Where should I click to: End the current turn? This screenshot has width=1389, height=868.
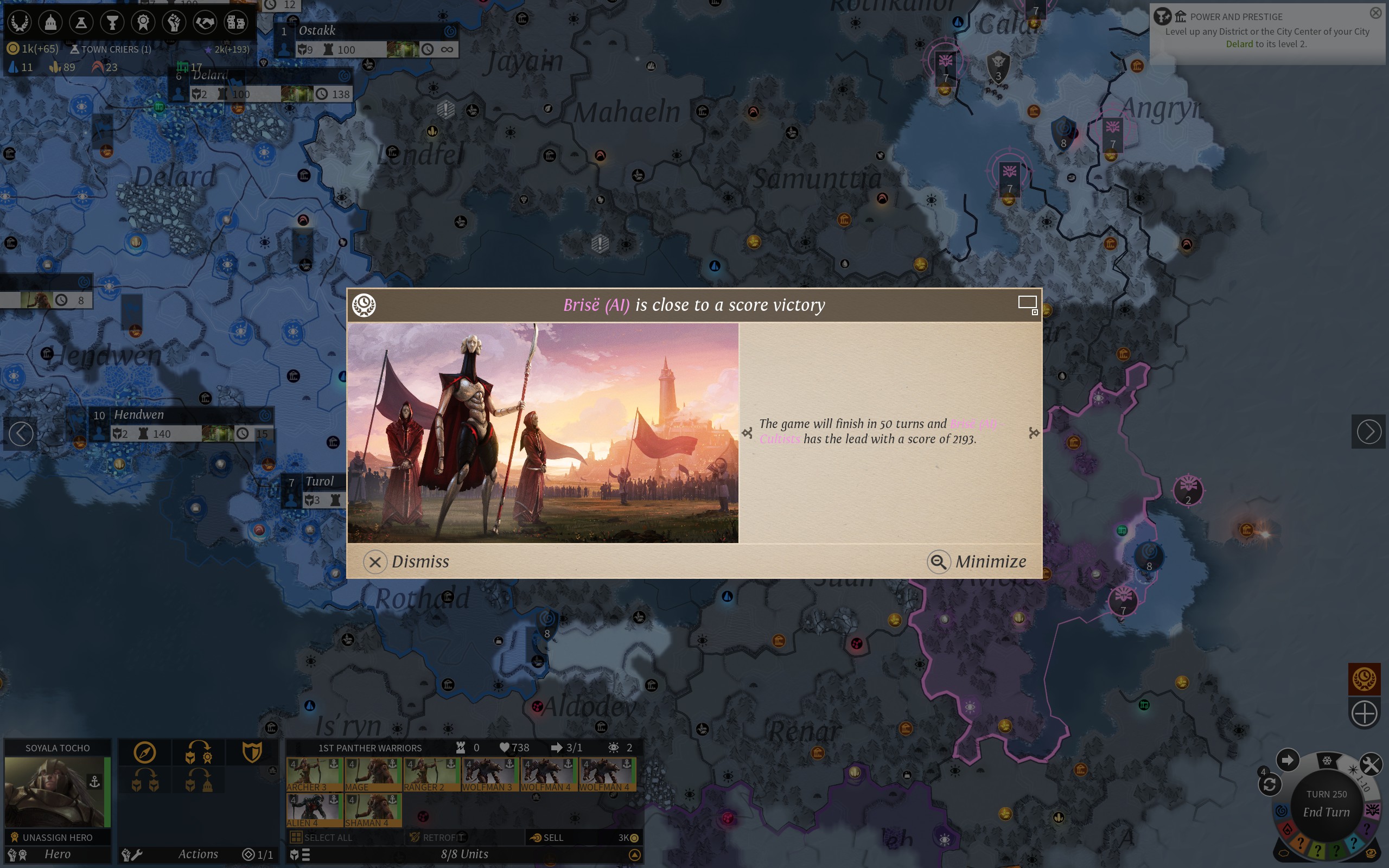coord(1326,812)
